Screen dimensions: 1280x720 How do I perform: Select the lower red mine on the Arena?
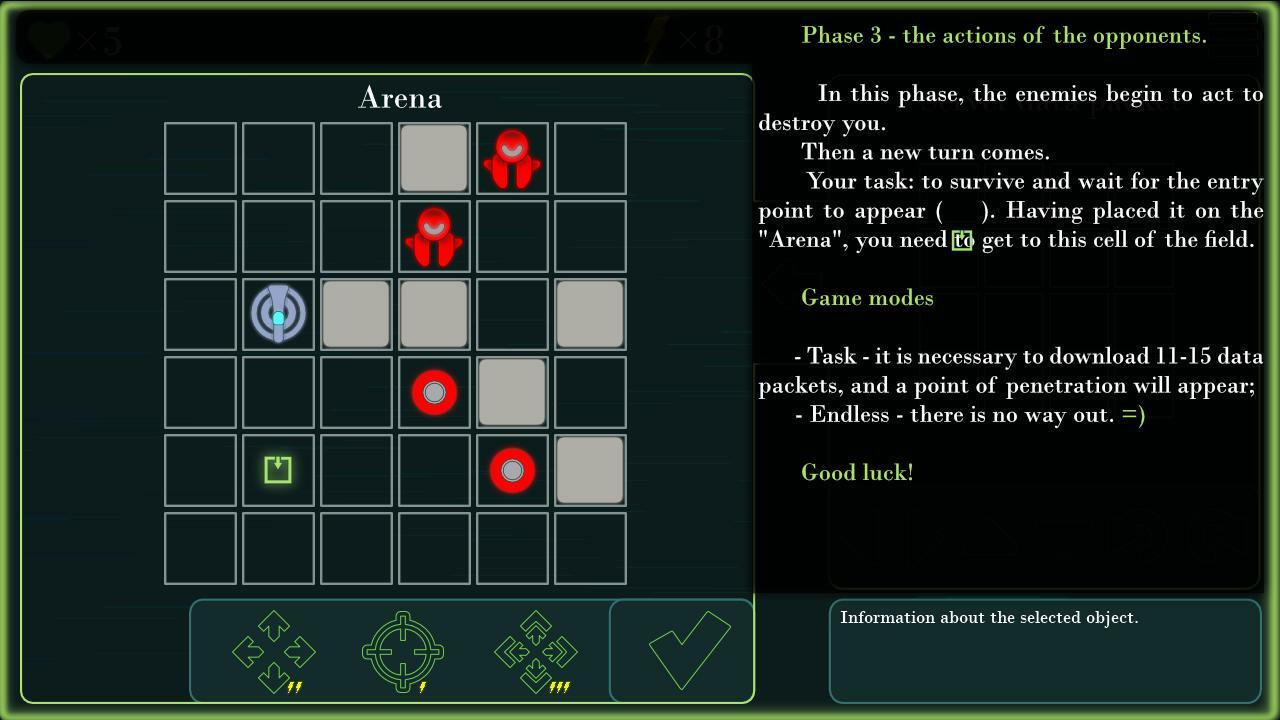pos(512,470)
